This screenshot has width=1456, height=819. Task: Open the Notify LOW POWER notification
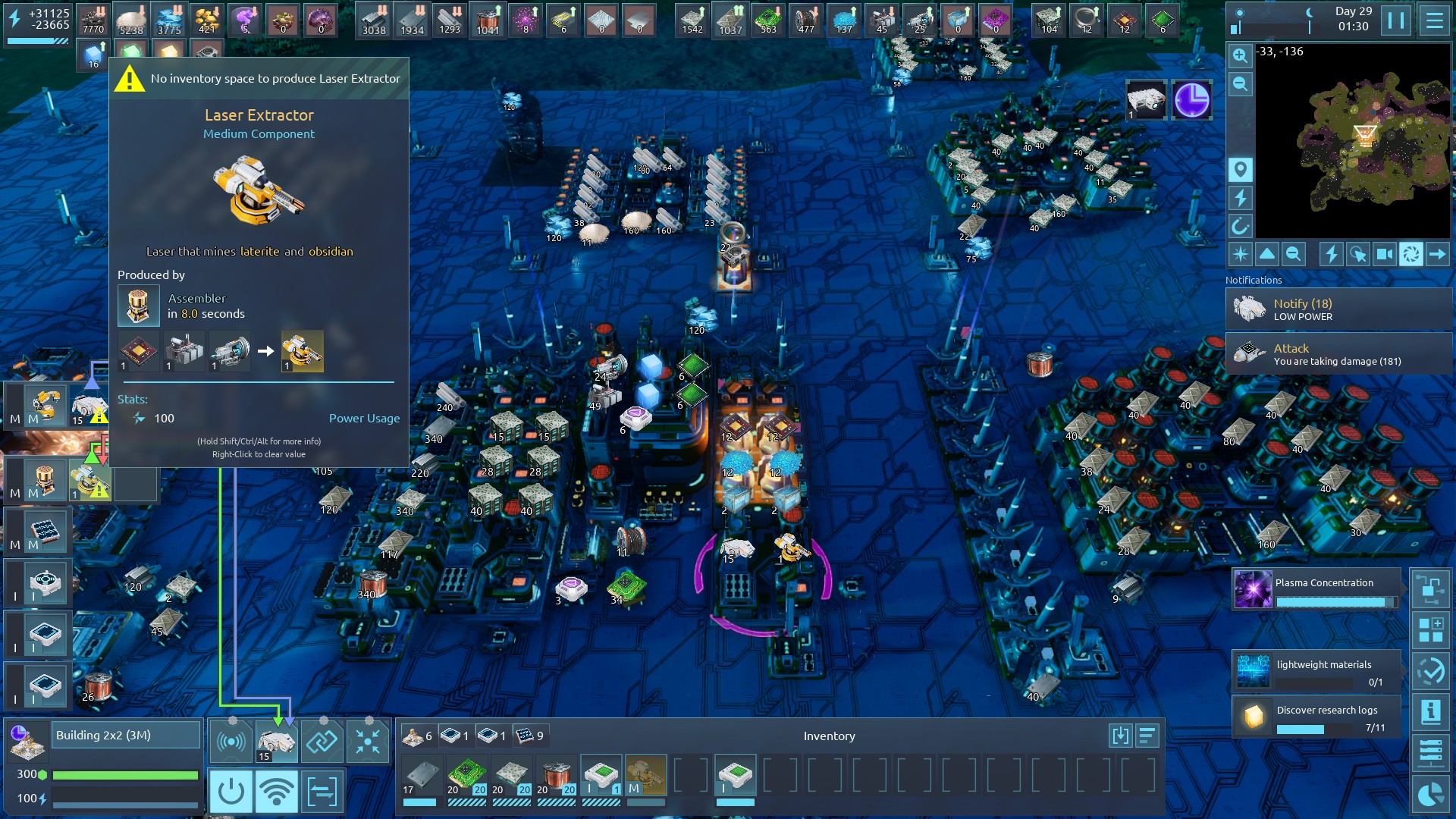pos(1338,309)
